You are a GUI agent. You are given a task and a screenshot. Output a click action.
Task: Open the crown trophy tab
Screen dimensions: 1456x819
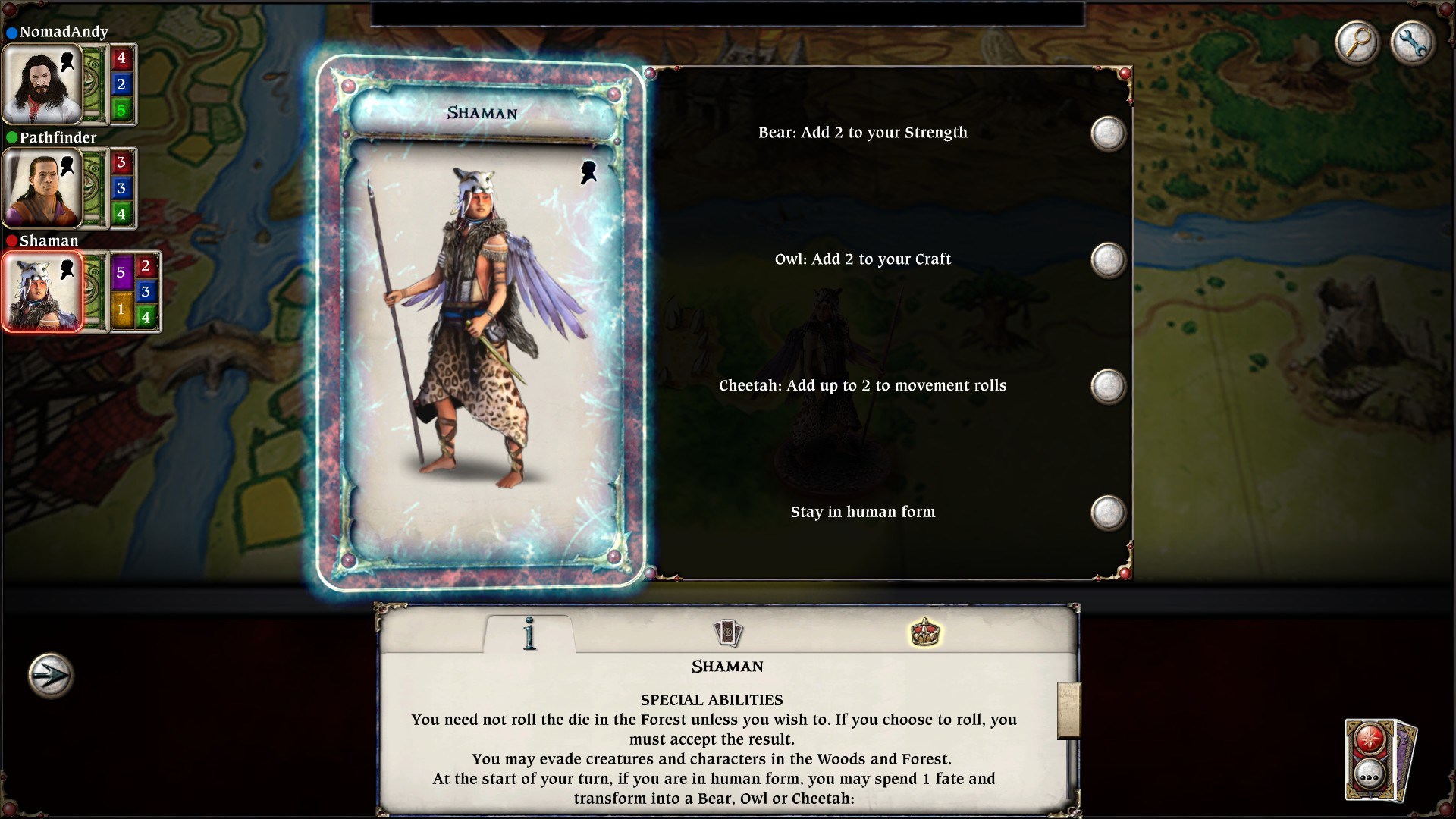(x=927, y=632)
